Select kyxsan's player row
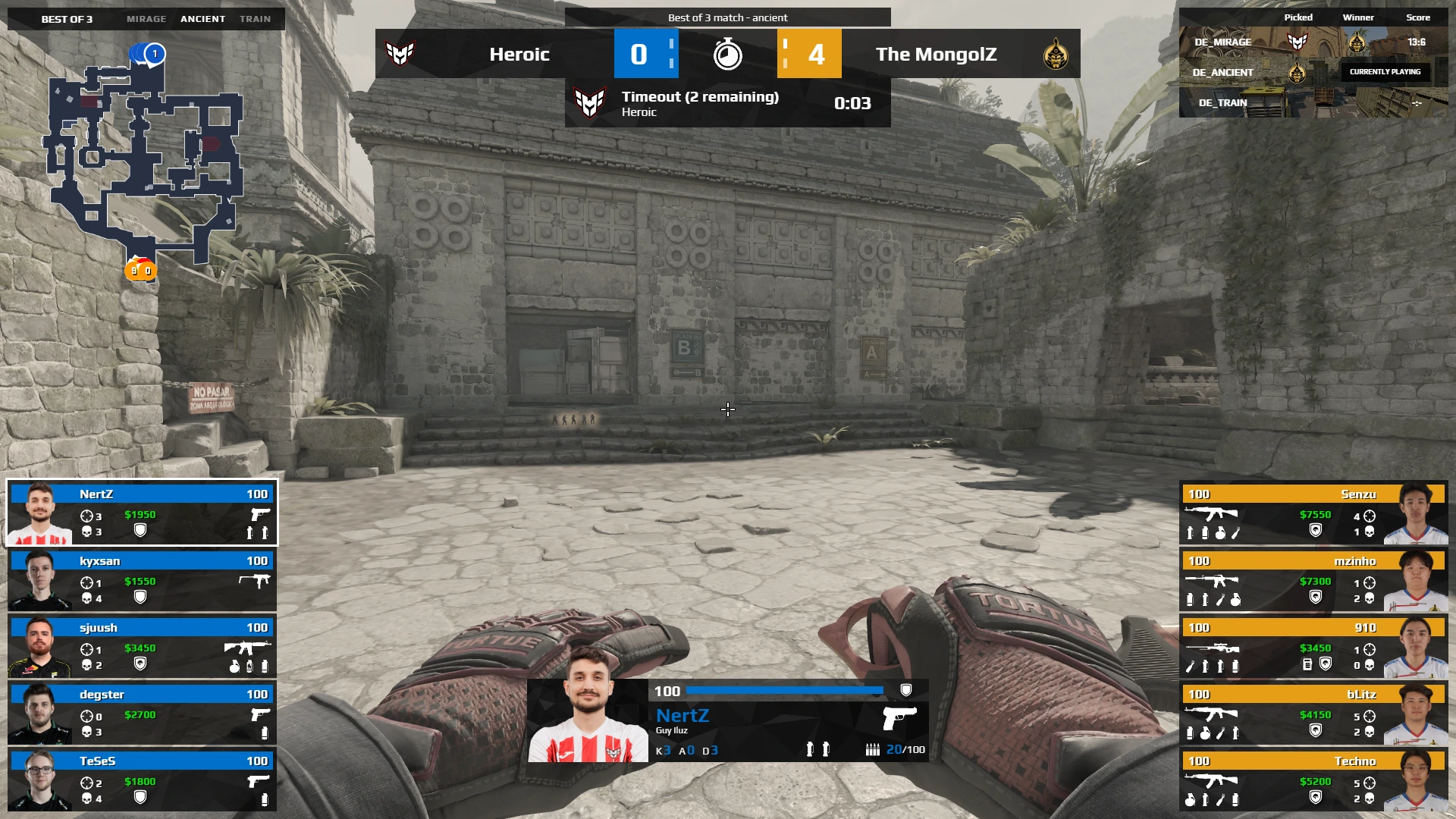 [142, 580]
